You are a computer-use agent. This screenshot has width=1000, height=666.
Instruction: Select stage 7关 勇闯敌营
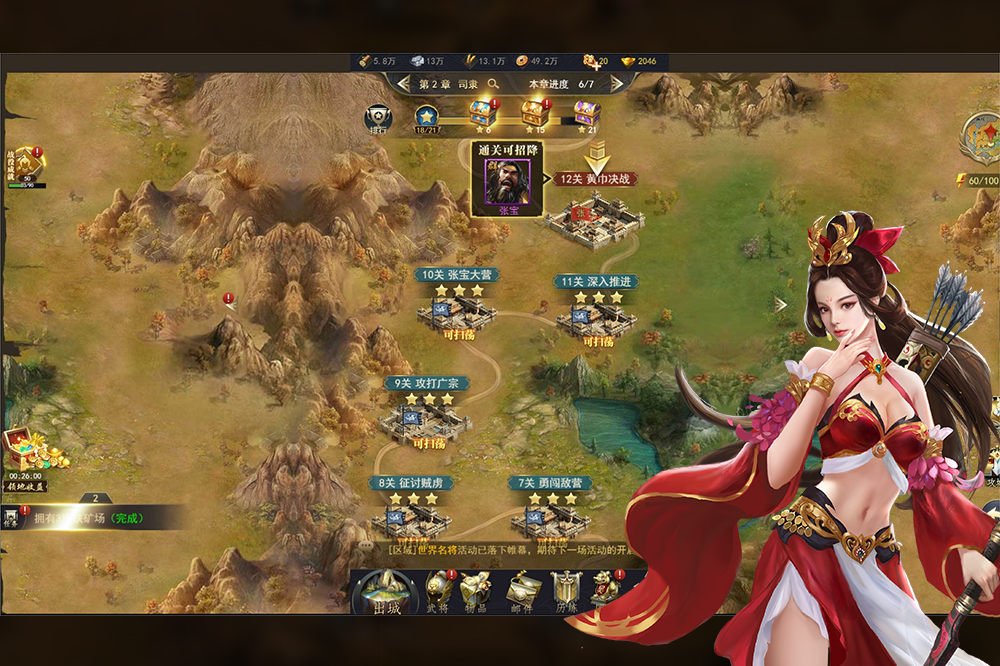pos(550,516)
